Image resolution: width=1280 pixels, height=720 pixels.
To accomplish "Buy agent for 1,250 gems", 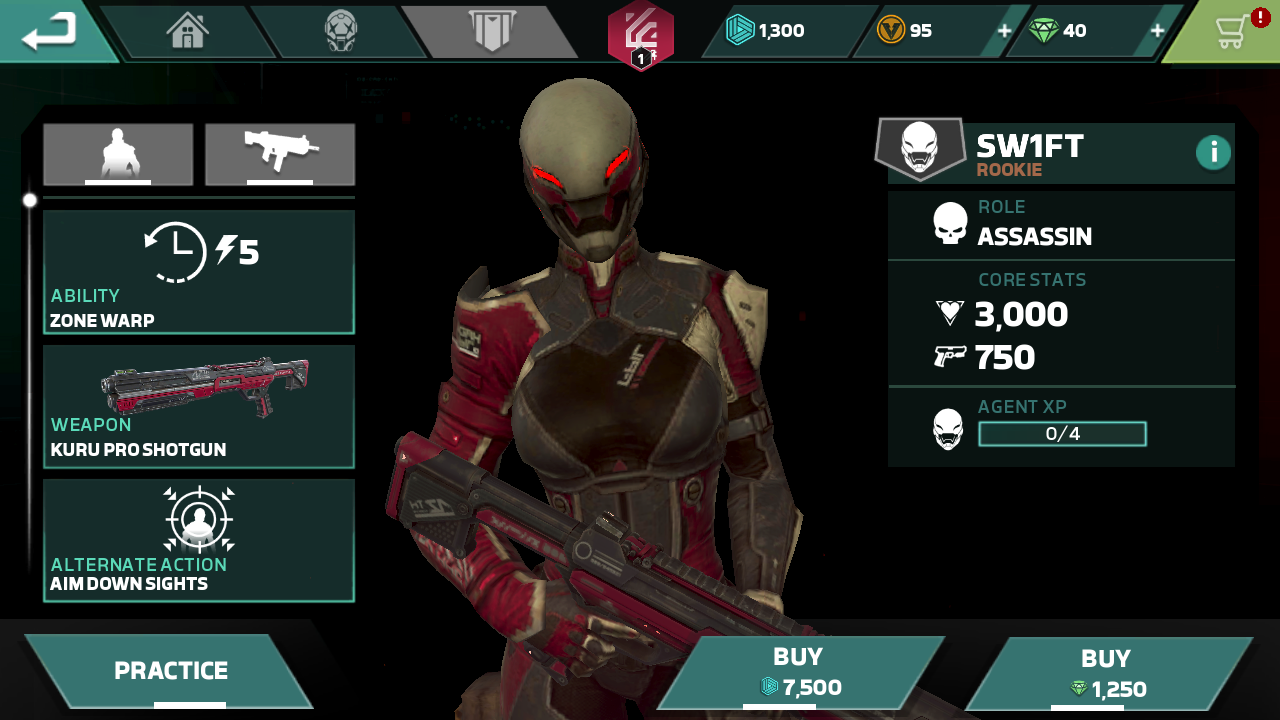I will [x=1106, y=674].
